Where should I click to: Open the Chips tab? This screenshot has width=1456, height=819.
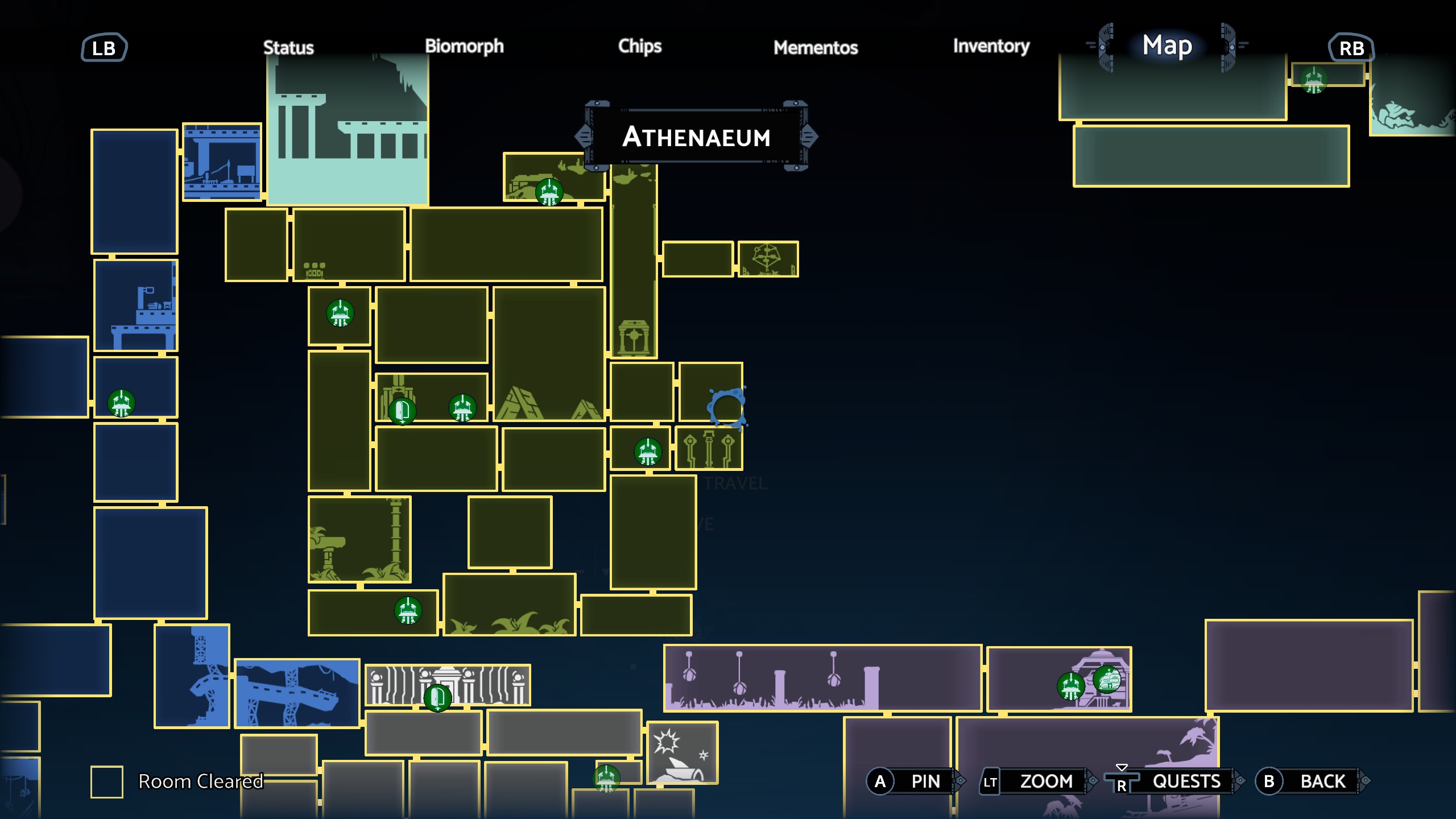640,47
